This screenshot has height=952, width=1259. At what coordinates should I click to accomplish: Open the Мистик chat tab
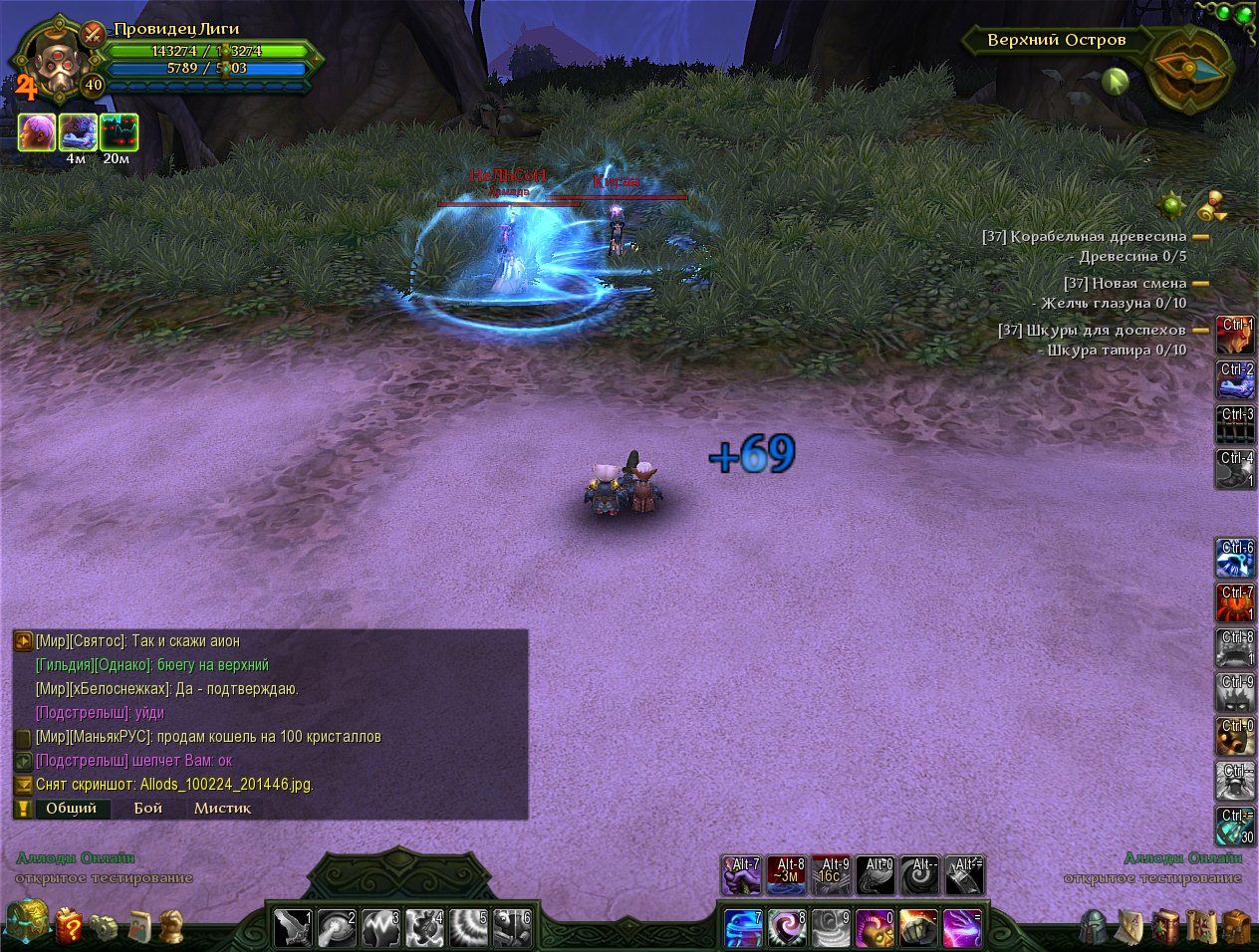222,808
